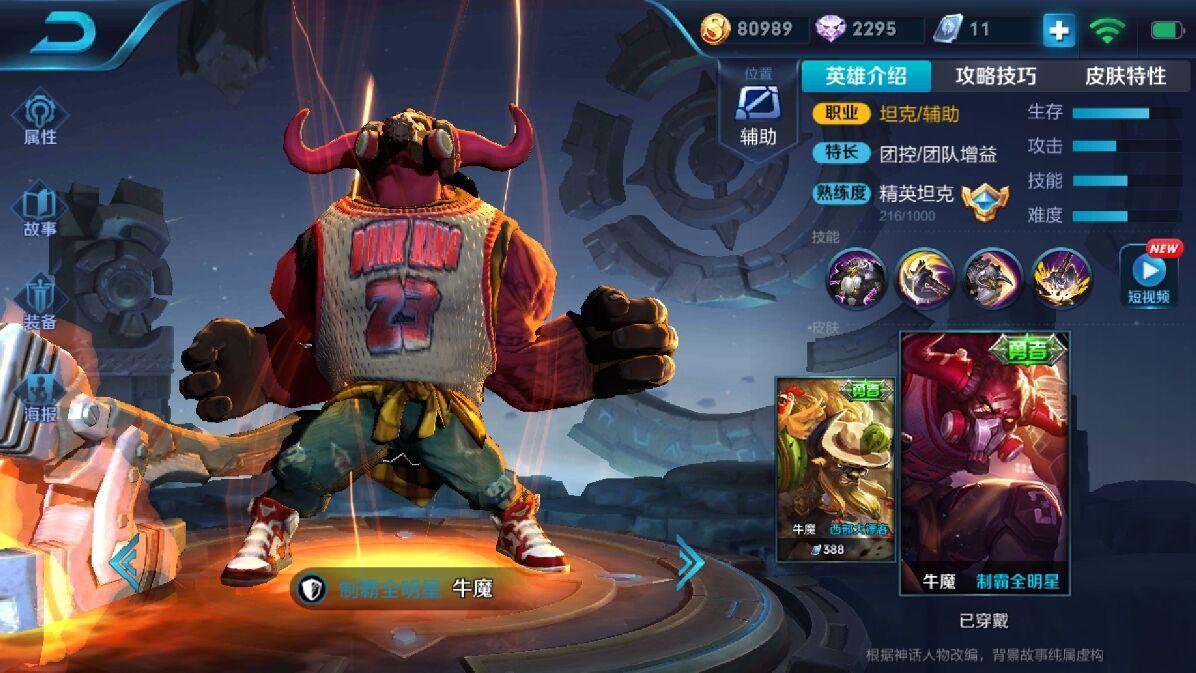1196x673 pixels.
Task: Play the 短视频 short video
Action: tap(1149, 274)
